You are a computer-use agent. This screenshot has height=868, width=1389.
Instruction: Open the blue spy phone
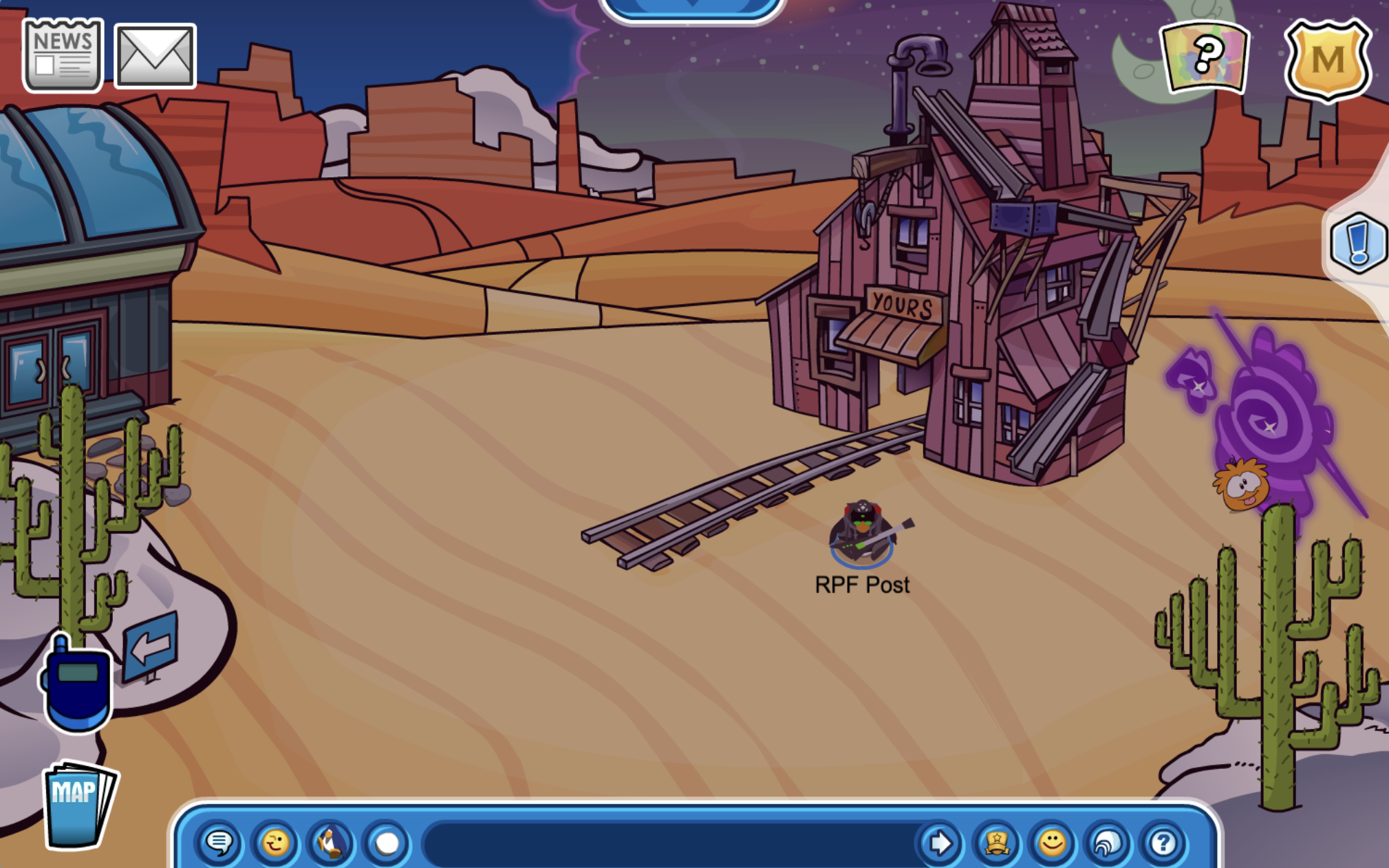pyautogui.click(x=77, y=684)
